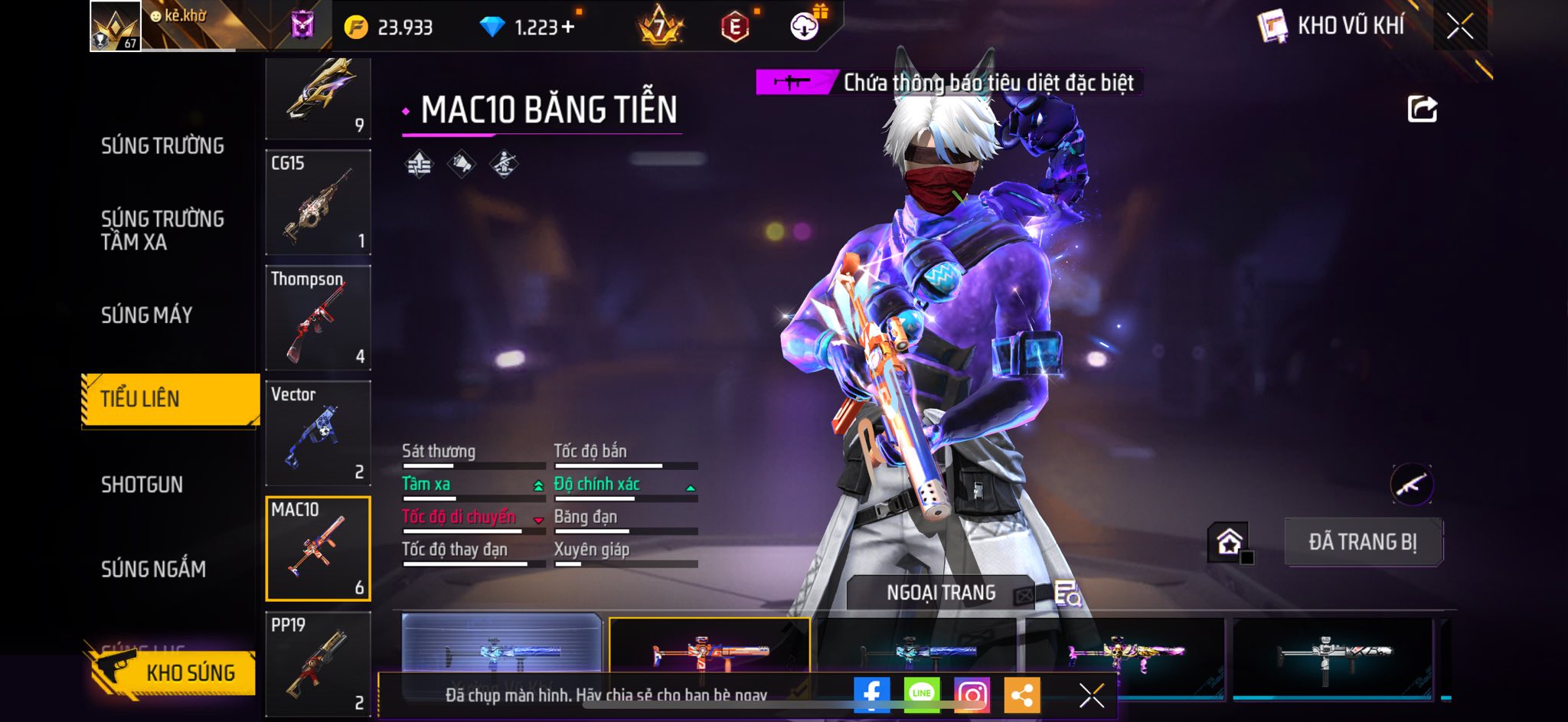This screenshot has width=1568, height=722.
Task: Select the SÚNG MÁY category
Action: (147, 315)
